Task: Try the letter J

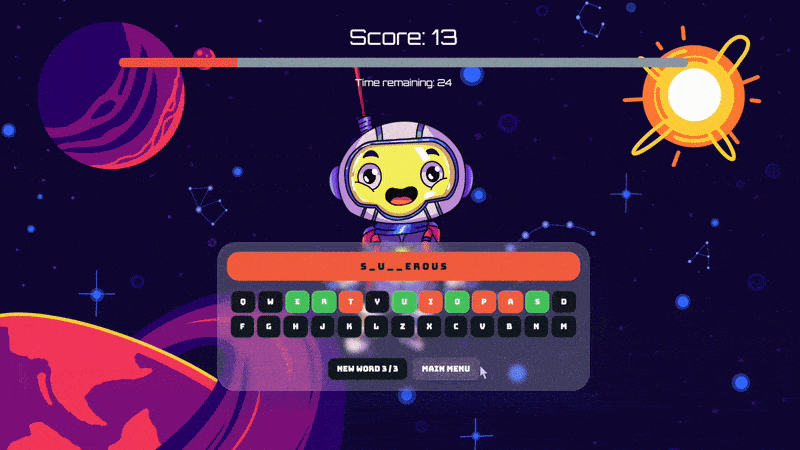Action: pos(323,326)
